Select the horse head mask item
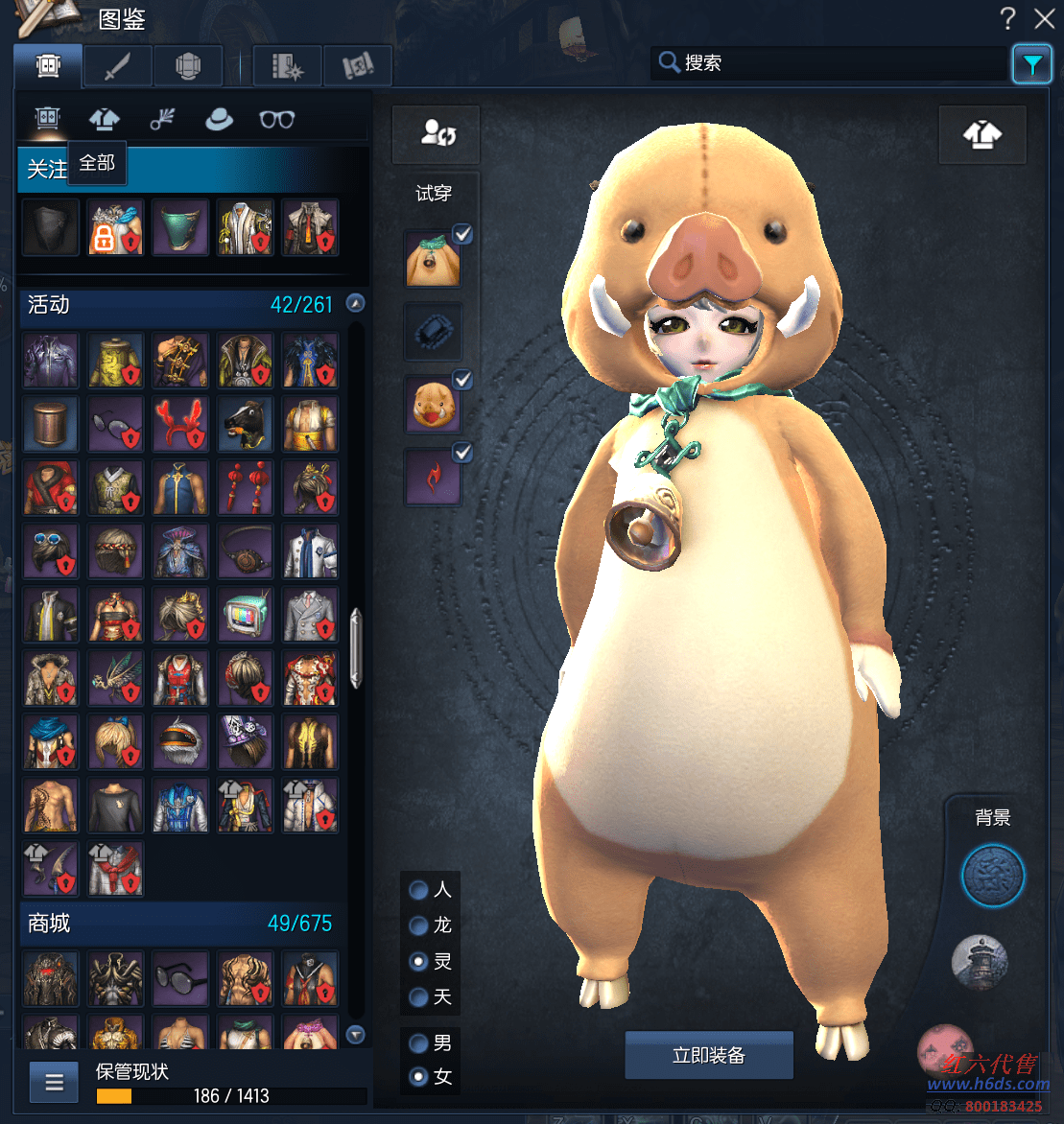This screenshot has width=1064, height=1124. pyautogui.click(x=245, y=425)
